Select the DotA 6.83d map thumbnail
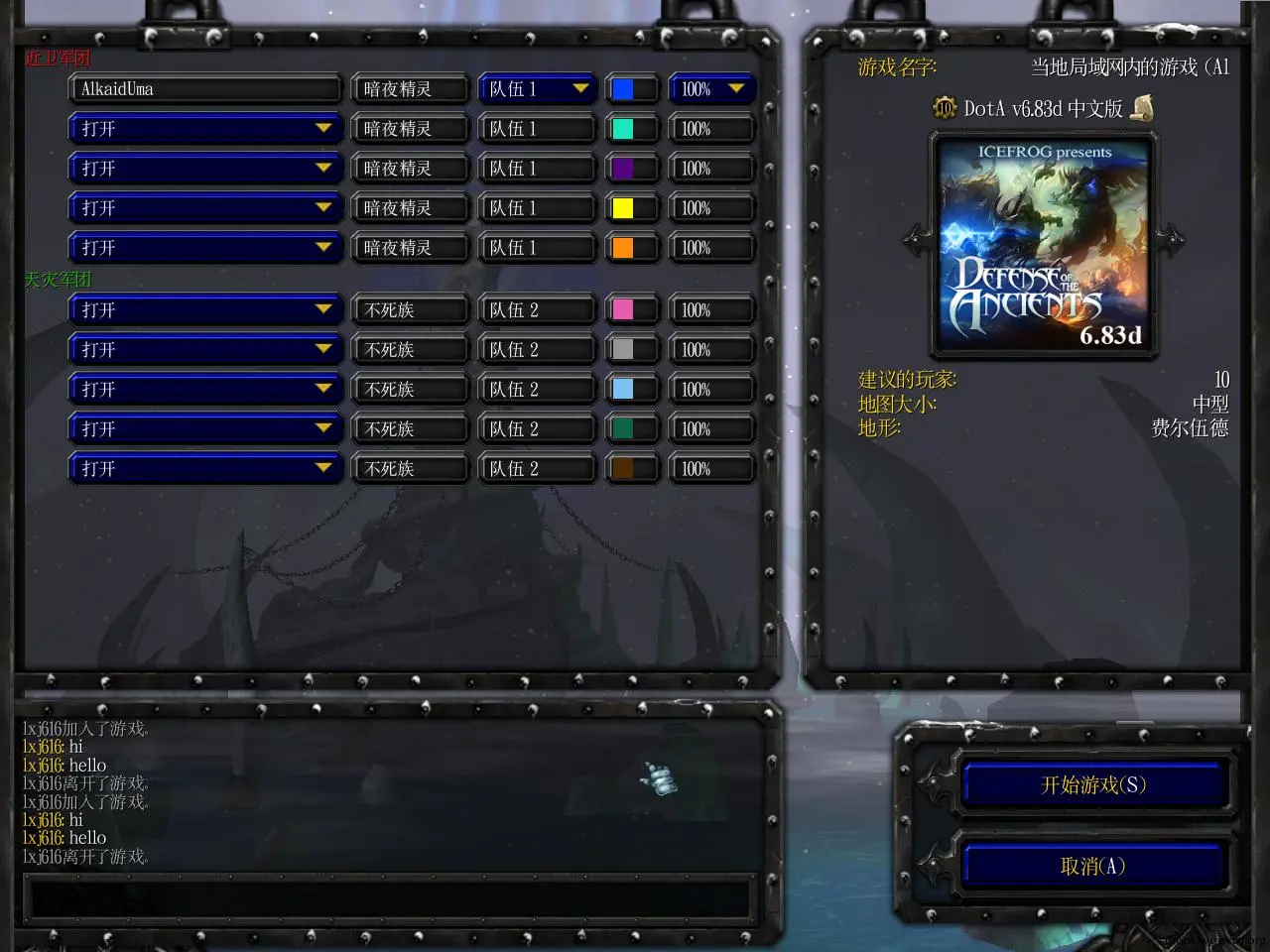This screenshot has height=952, width=1270. [1044, 245]
